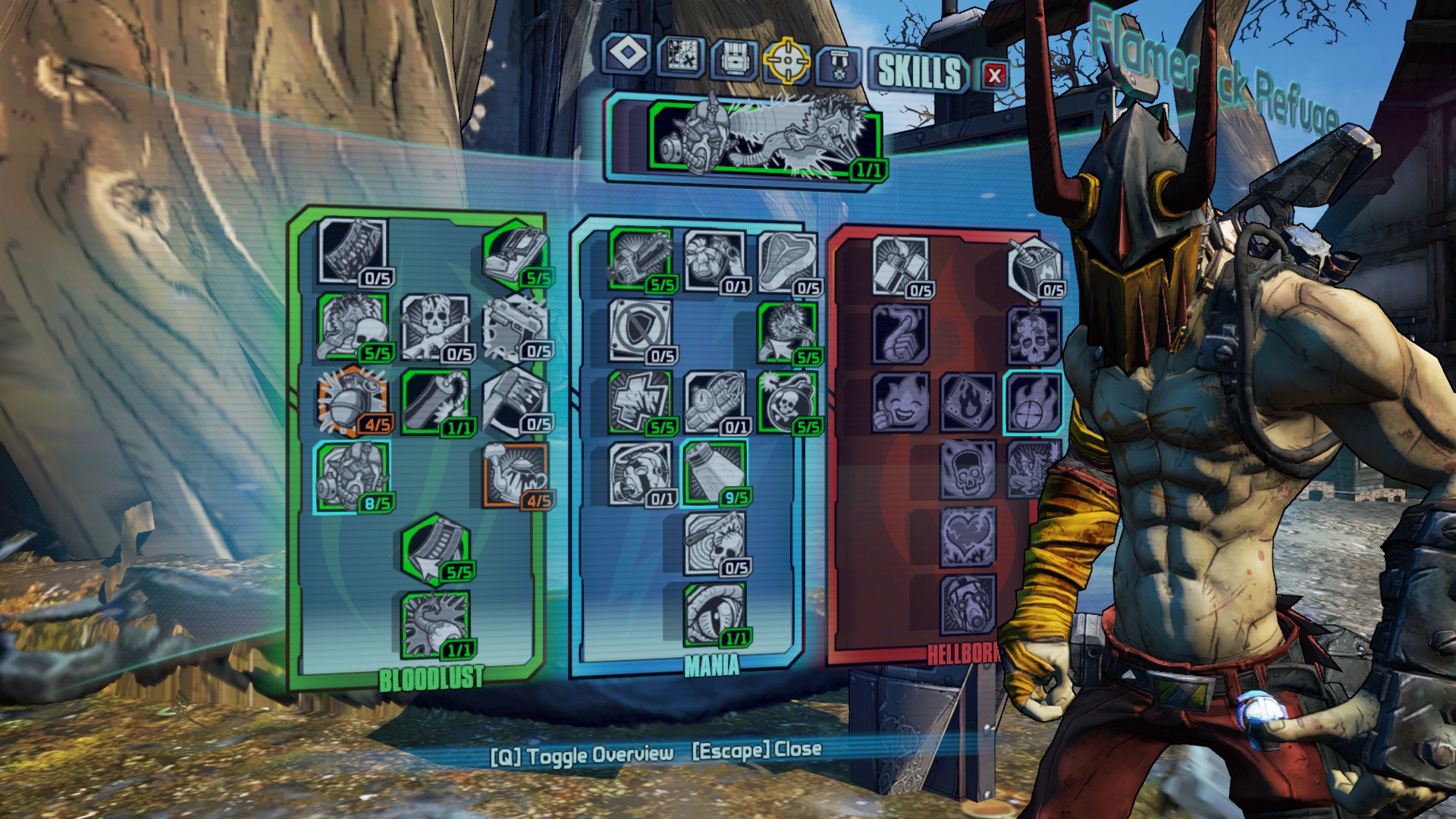Image resolution: width=1456 pixels, height=819 pixels.
Task: Pick the dynamite stick skill in Bloodlust
Action: [435, 400]
